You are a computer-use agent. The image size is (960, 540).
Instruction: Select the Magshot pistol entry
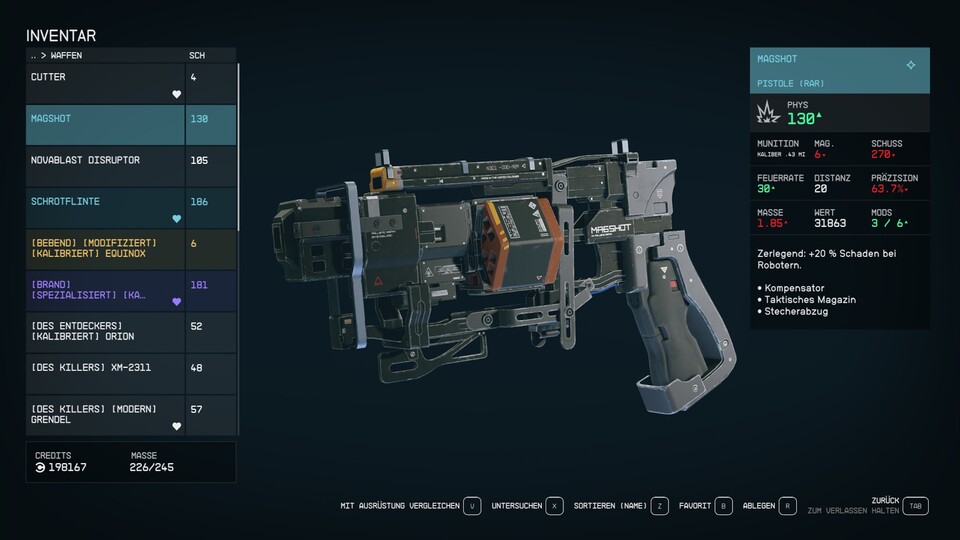click(105, 125)
